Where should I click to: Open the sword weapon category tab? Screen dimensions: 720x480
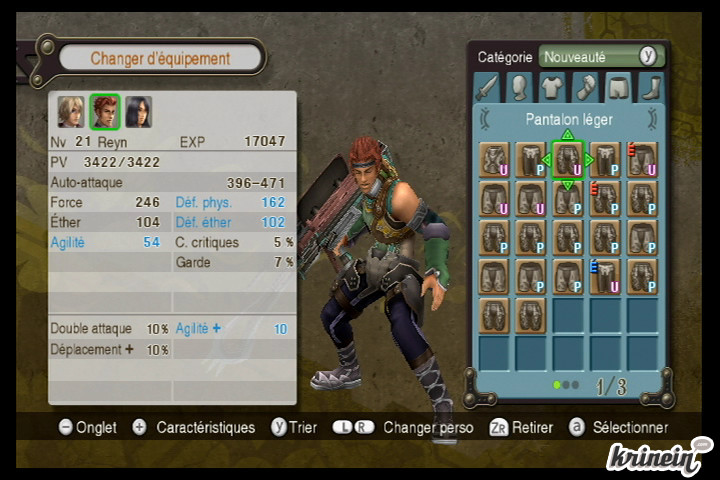[x=486, y=88]
